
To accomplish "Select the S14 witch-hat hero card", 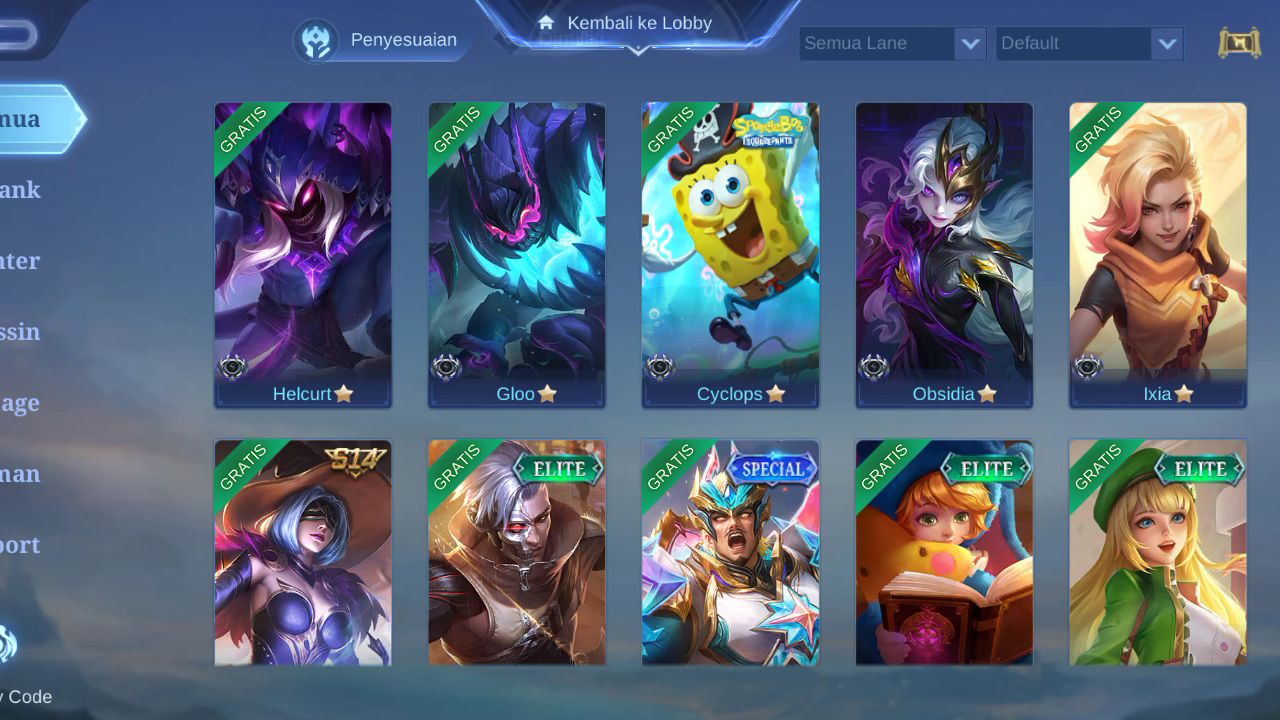I will tap(303, 552).
